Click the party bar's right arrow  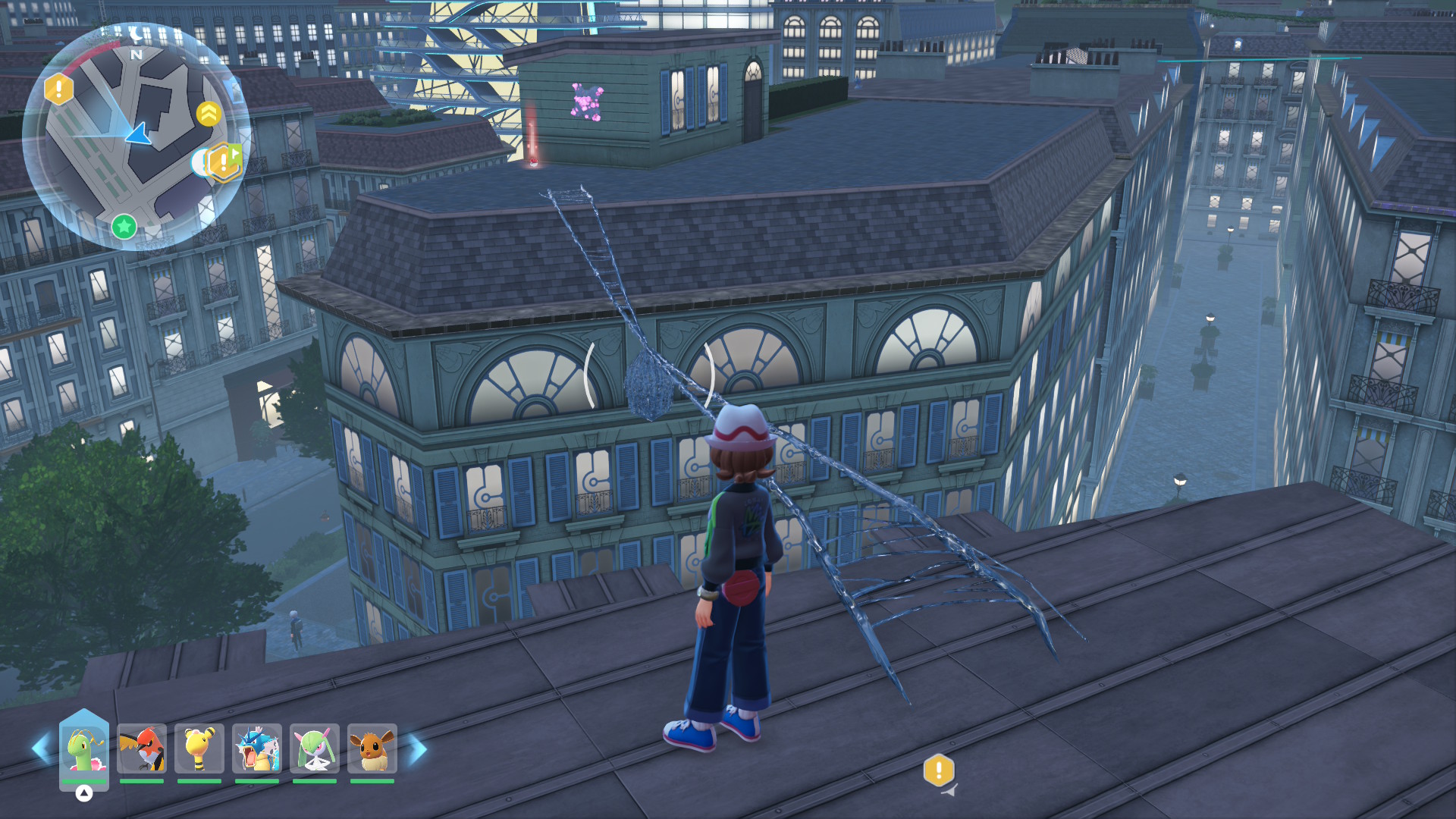click(418, 749)
